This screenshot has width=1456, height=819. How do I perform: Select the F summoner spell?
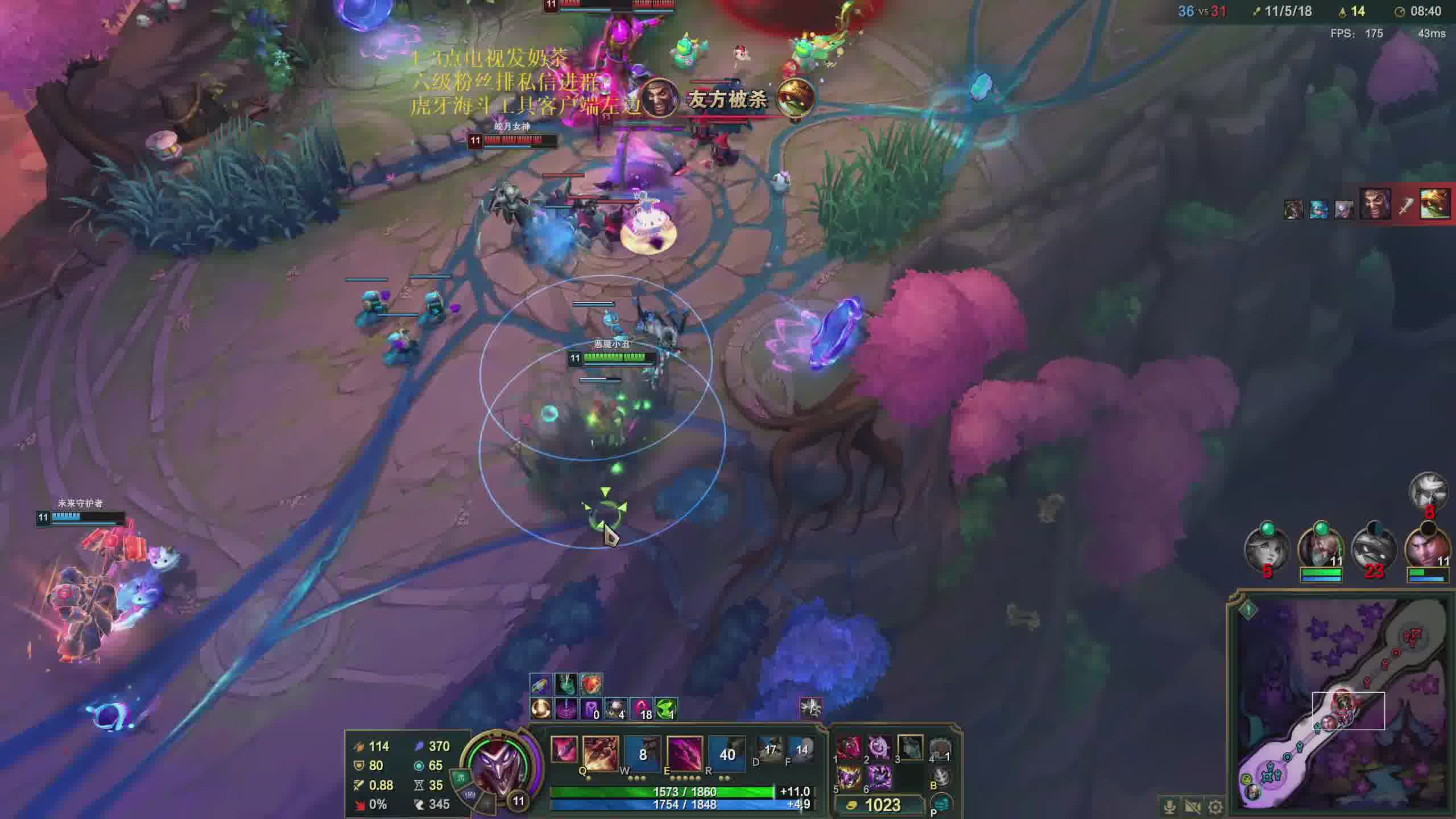[801, 751]
